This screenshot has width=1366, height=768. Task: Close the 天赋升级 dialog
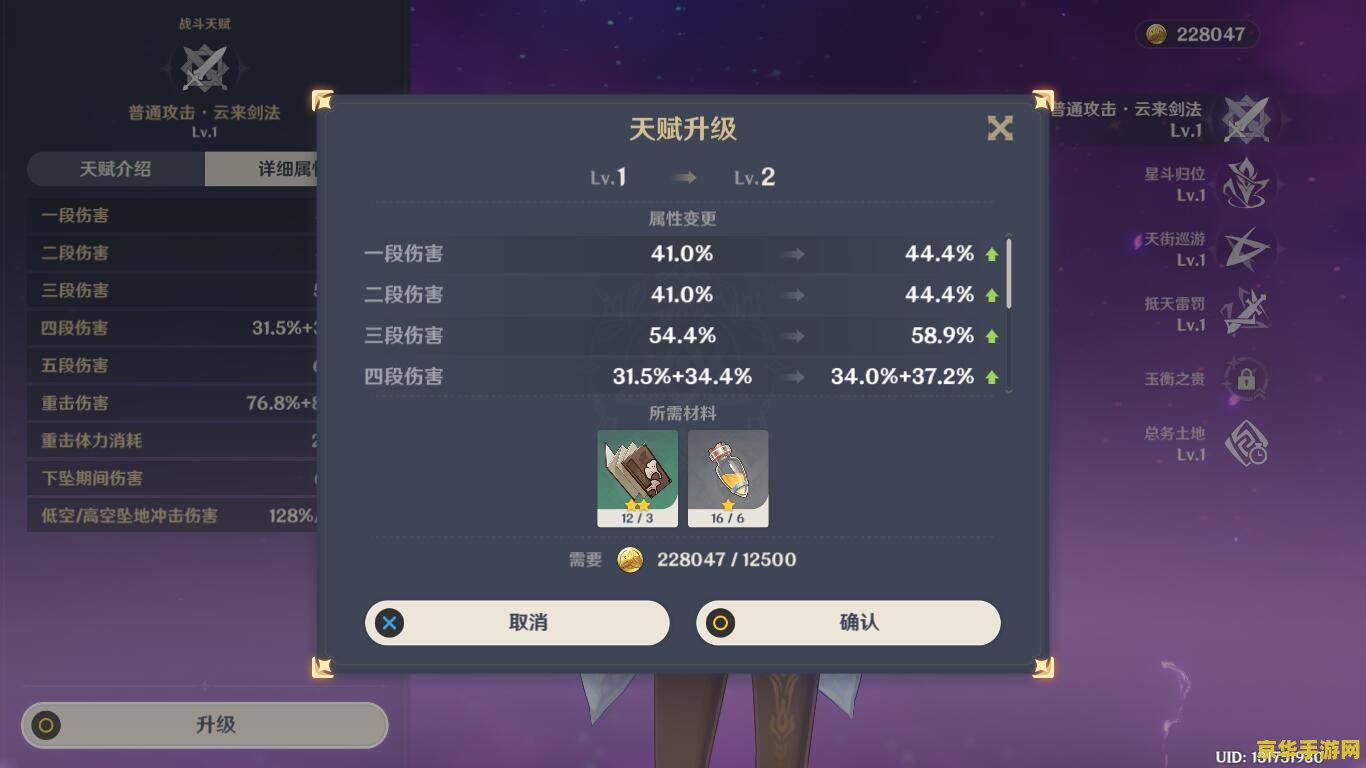tap(999, 129)
